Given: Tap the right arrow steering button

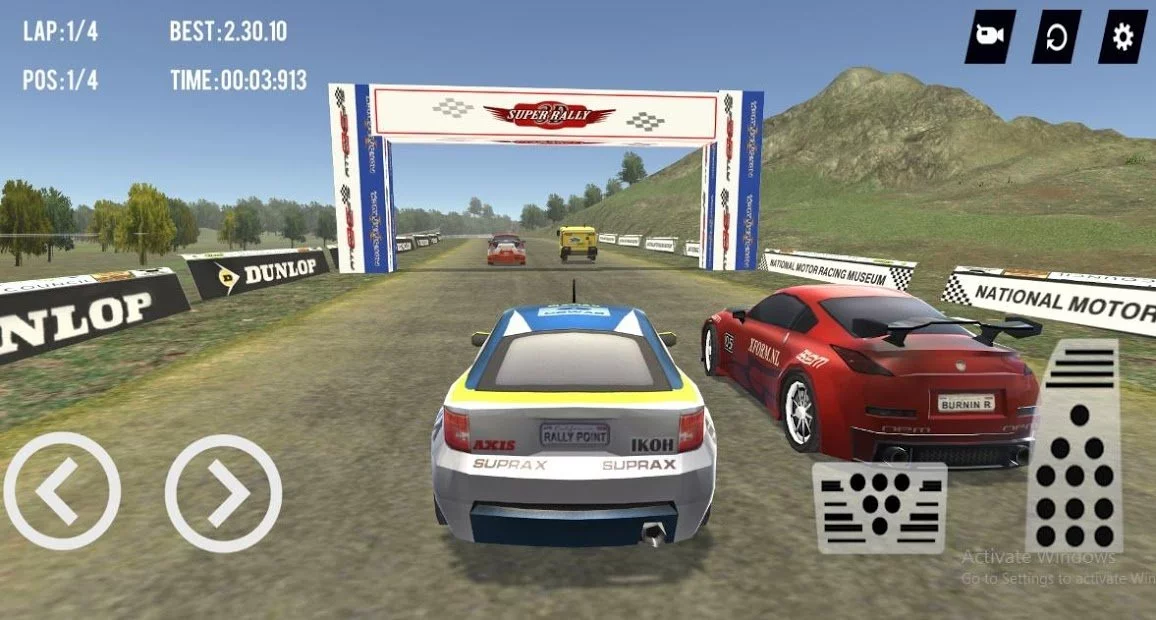Looking at the screenshot, I should click(x=223, y=493).
